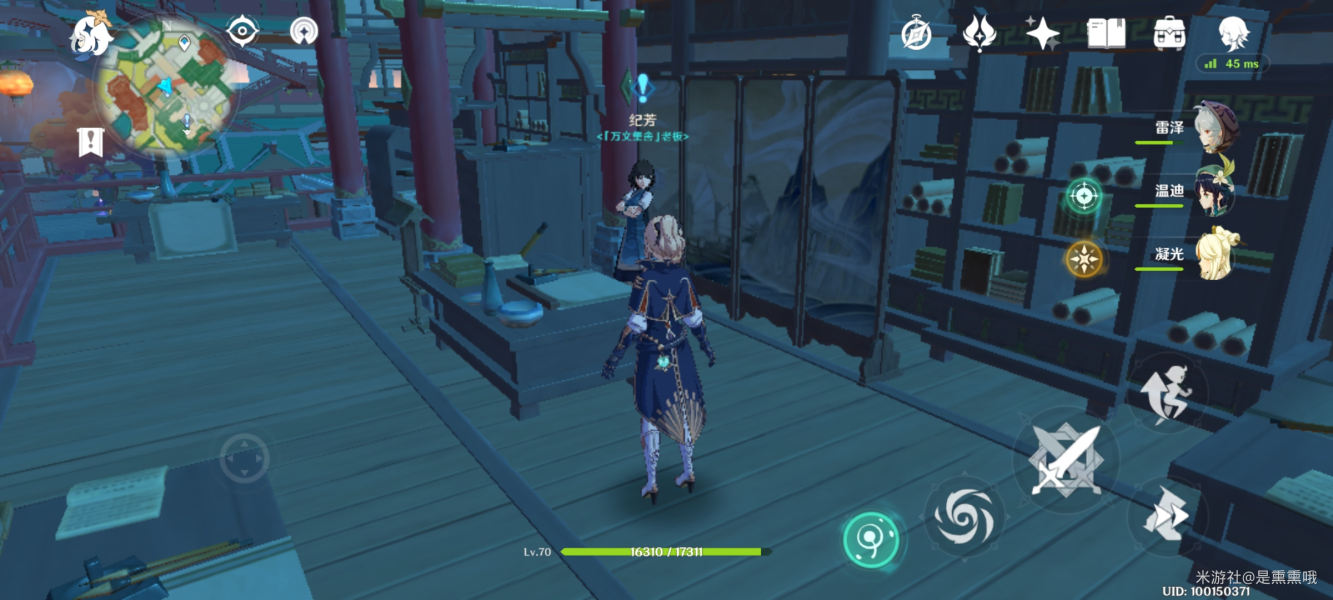Switch to party member 温迪

1213,190
